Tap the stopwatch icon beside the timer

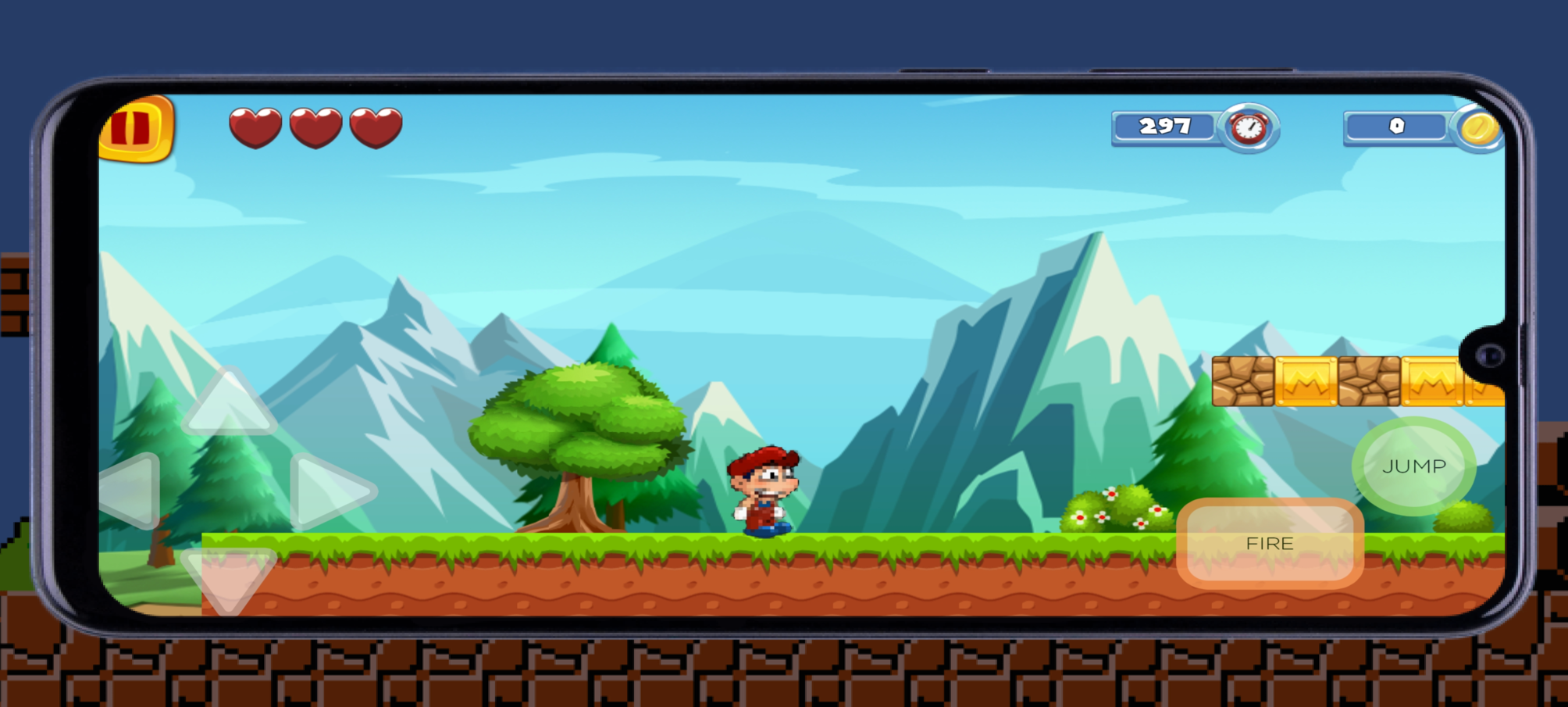click(x=1247, y=128)
